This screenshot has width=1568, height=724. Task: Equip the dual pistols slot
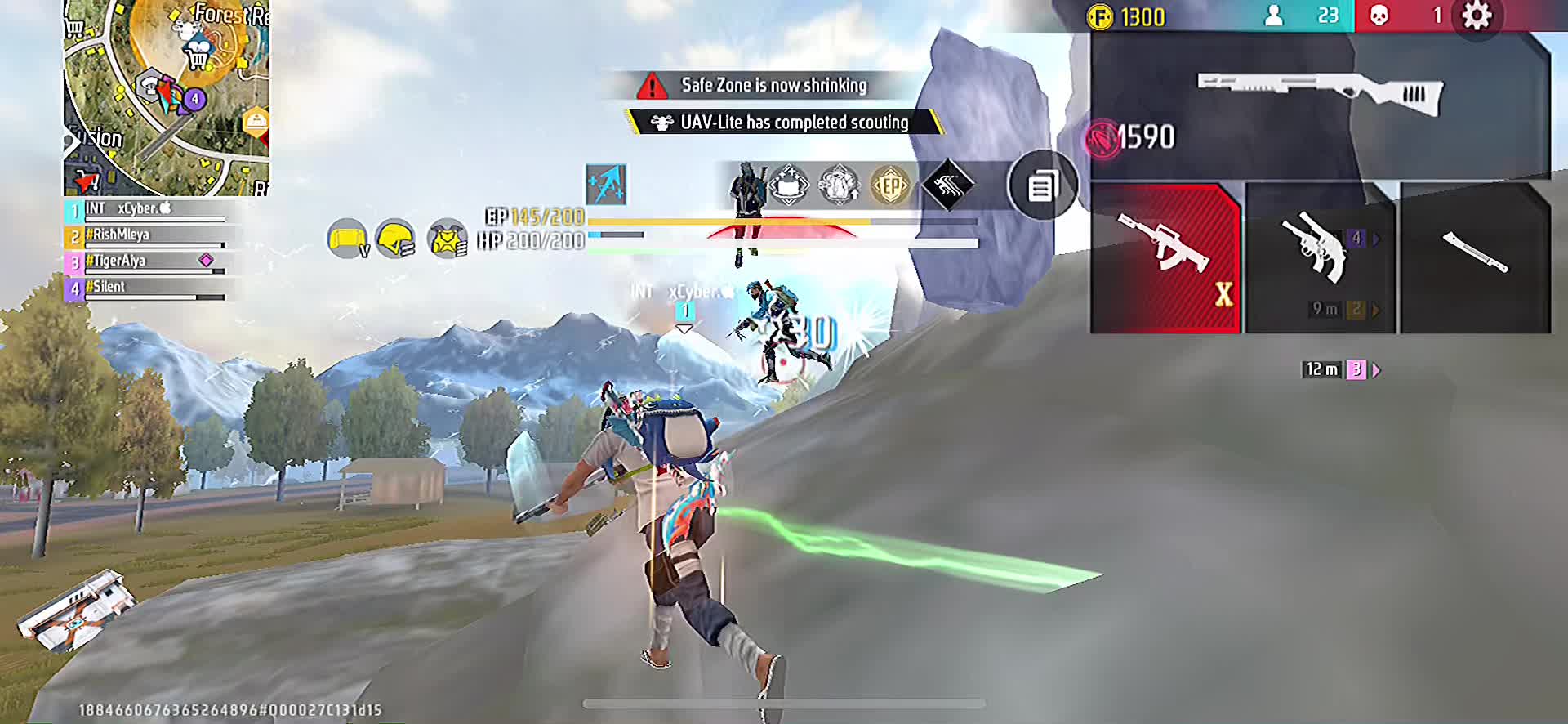click(1318, 257)
